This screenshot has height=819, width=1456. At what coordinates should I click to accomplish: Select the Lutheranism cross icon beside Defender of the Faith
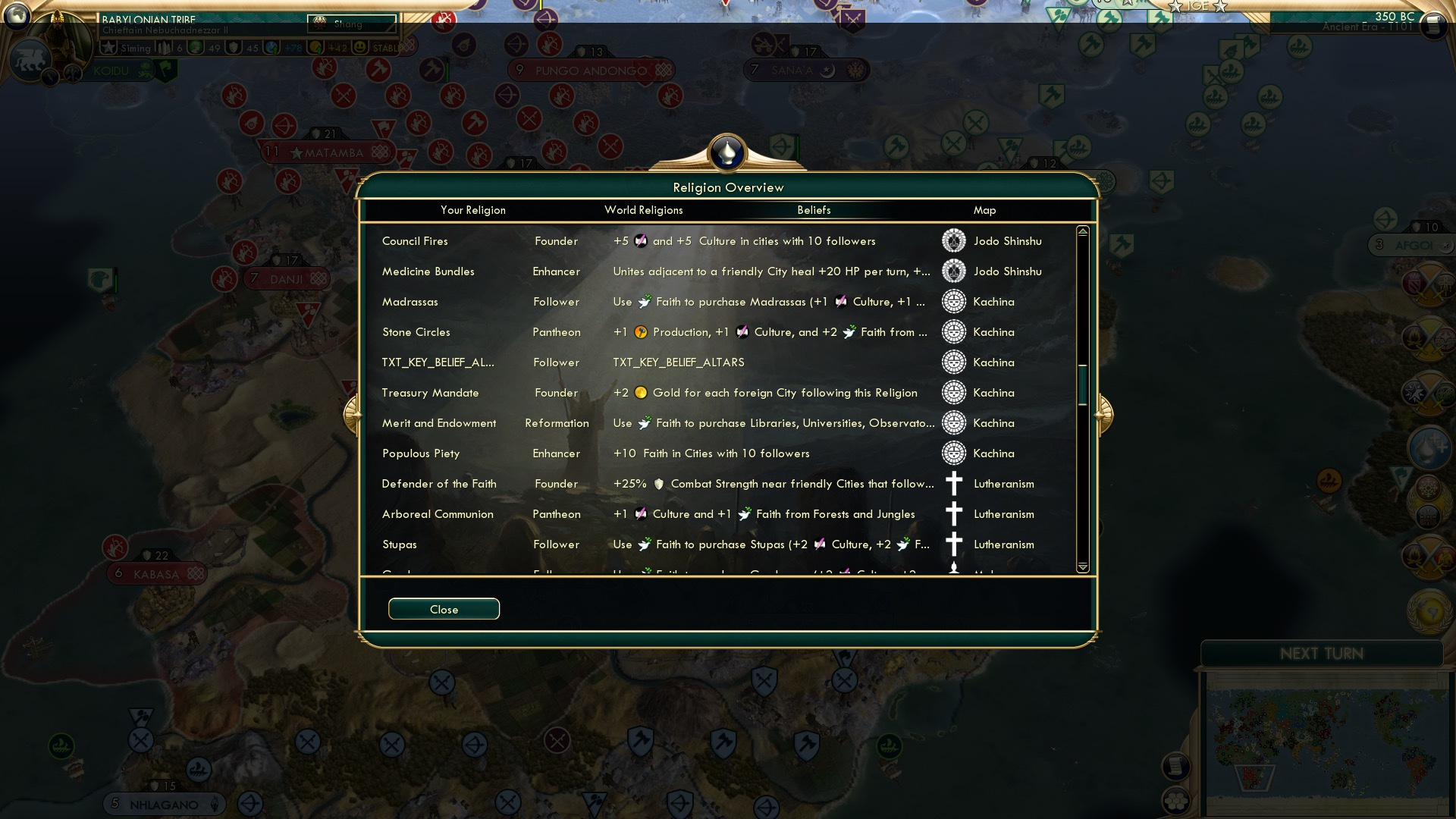click(x=952, y=483)
